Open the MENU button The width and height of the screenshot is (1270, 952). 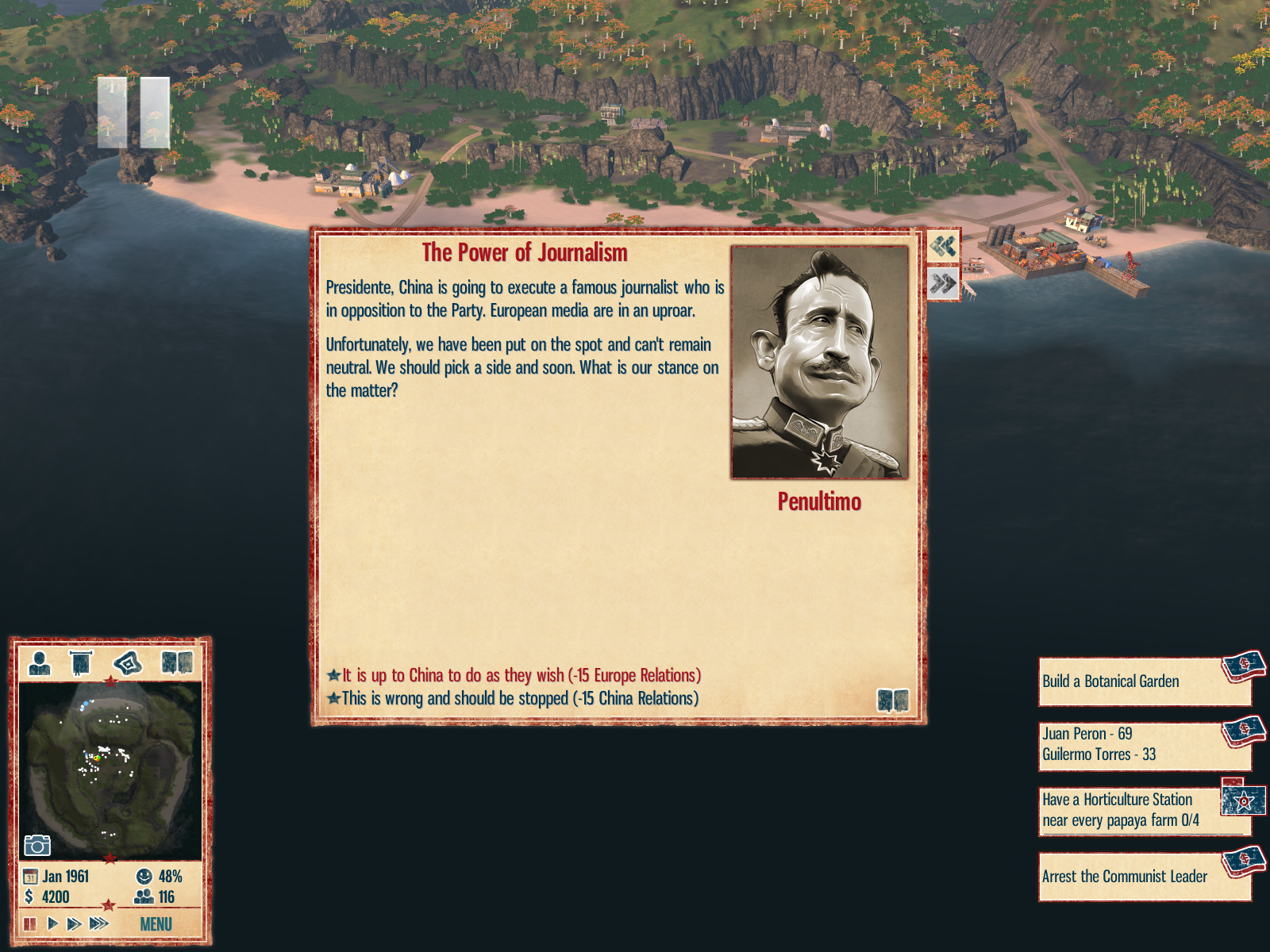pos(156,924)
